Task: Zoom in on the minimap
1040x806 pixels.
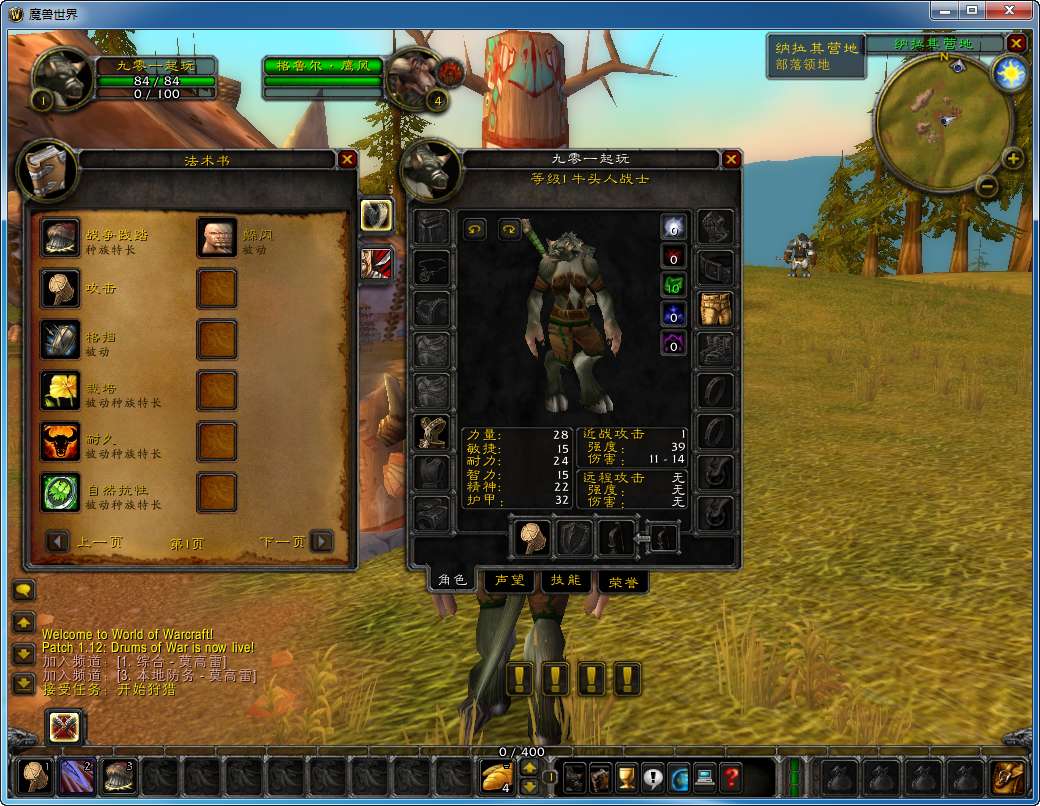Action: 1013,158
